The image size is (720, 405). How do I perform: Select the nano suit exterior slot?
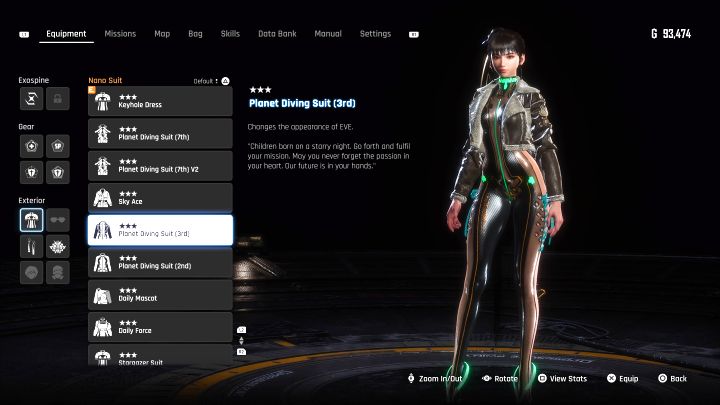[x=31, y=220]
